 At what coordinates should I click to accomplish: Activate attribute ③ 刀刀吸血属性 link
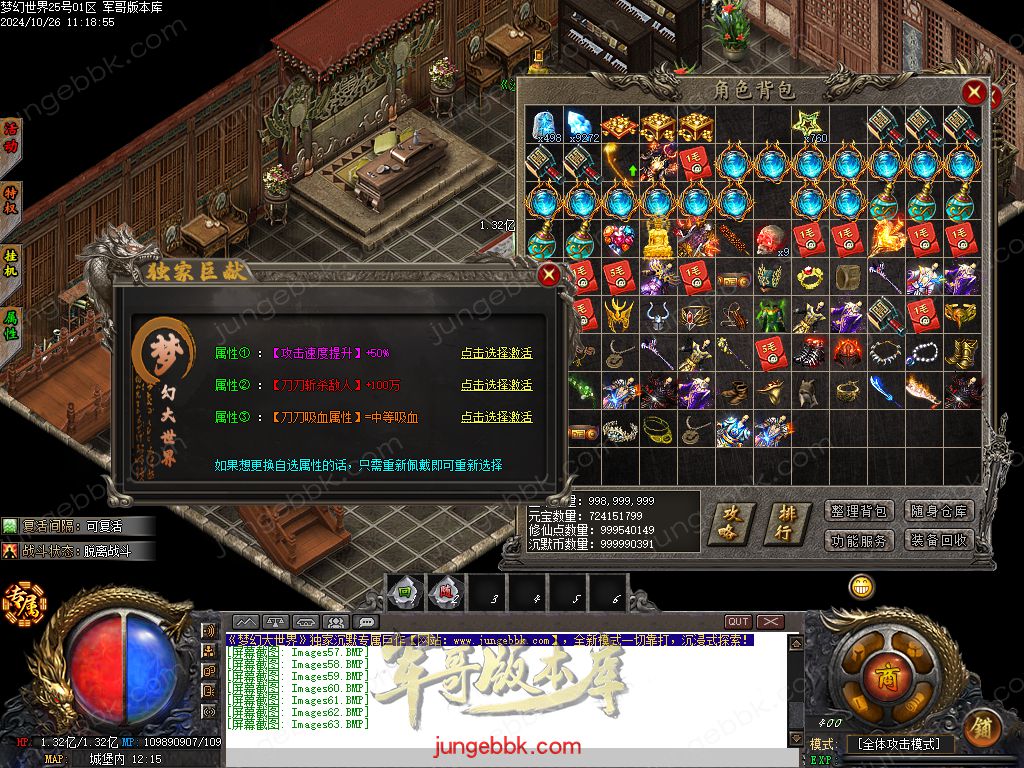point(496,417)
